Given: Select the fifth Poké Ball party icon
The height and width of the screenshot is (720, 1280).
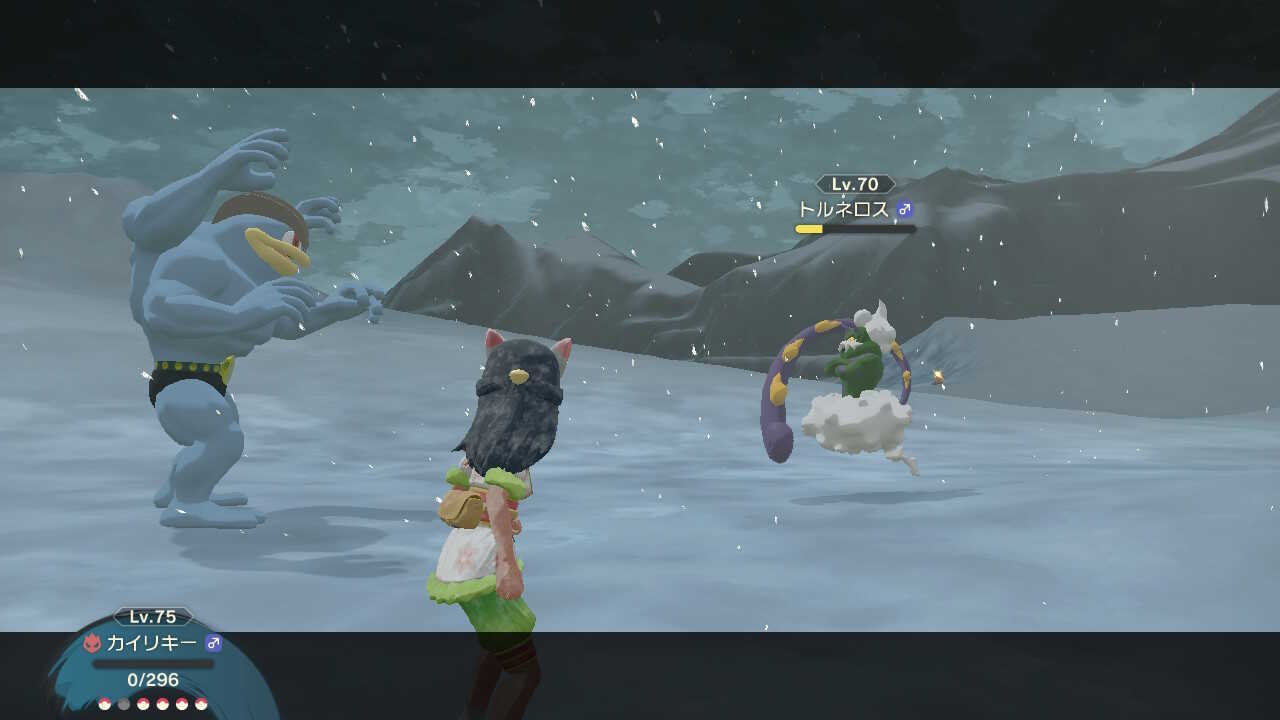Looking at the screenshot, I should 181,703.
